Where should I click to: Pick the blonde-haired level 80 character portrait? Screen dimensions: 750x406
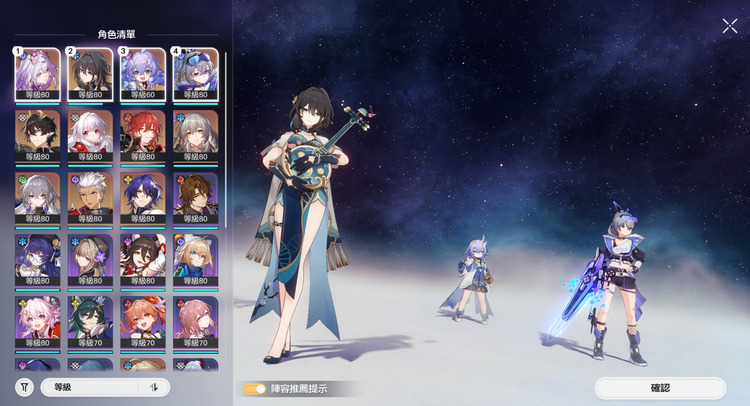click(196, 259)
